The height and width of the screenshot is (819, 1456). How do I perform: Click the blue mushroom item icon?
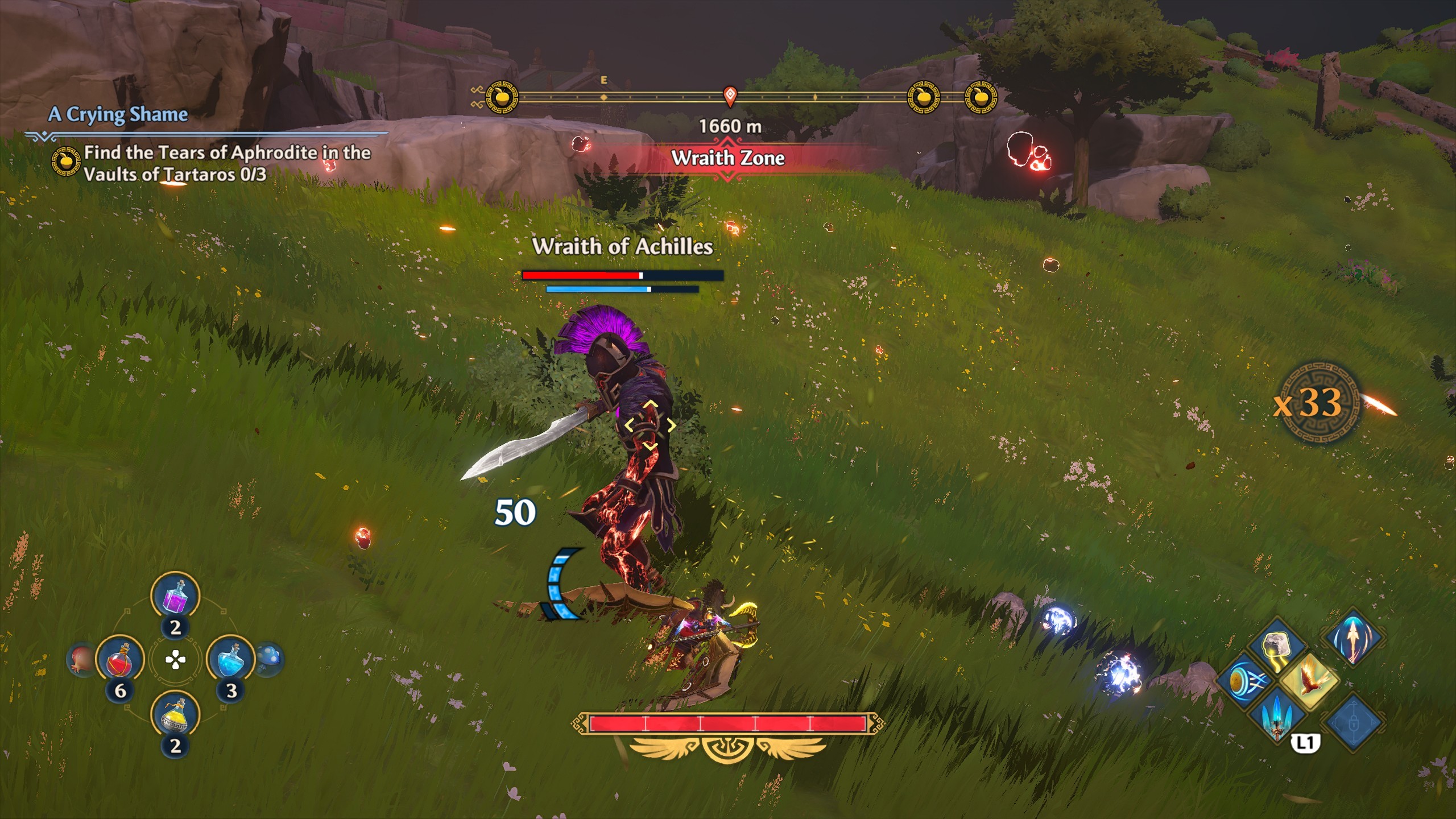pyautogui.click(x=268, y=660)
